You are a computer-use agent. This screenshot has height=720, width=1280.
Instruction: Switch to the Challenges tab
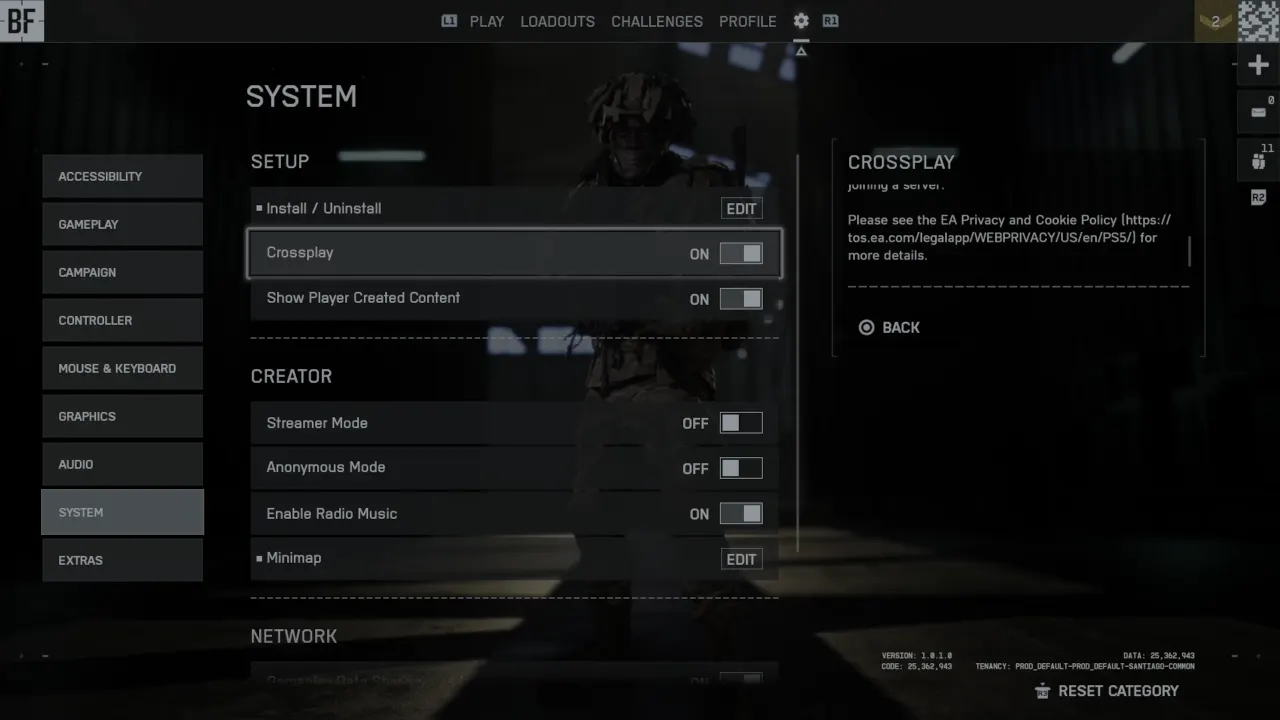657,21
